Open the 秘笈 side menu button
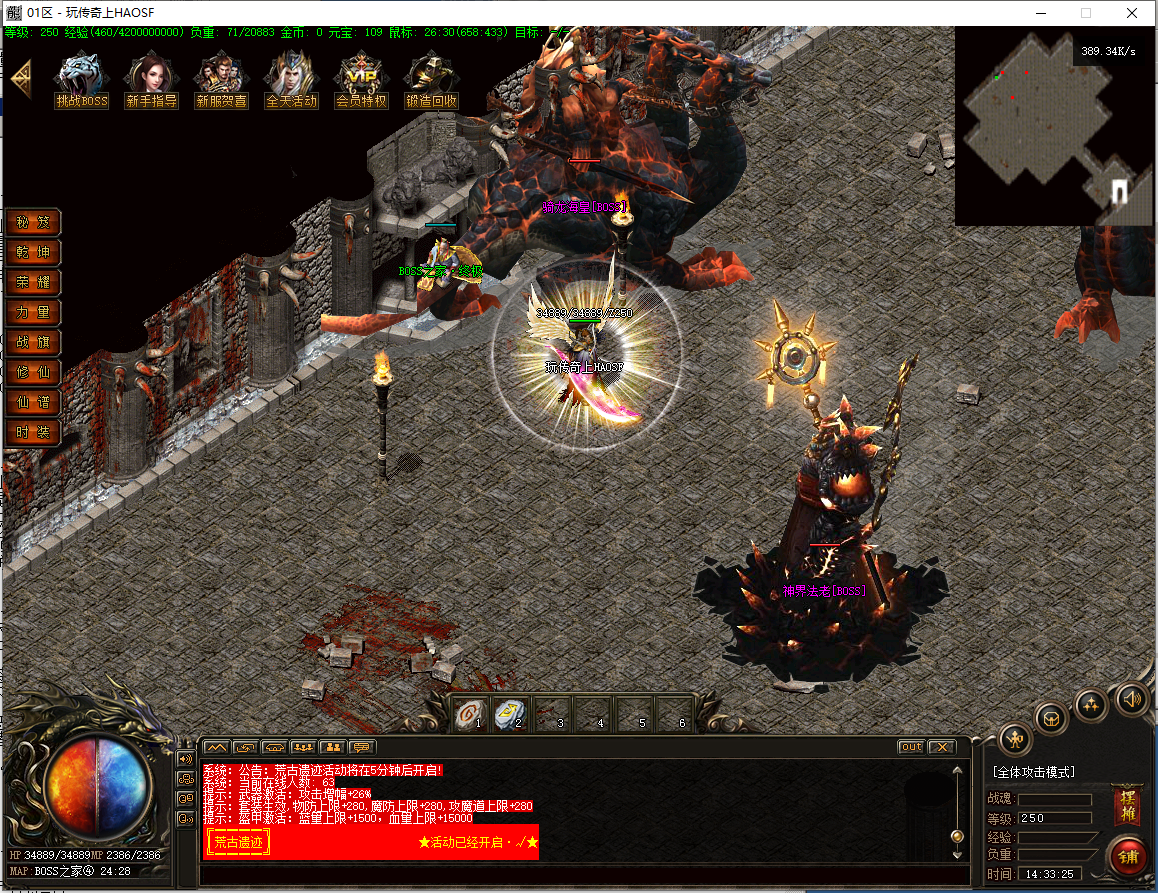 [33, 222]
